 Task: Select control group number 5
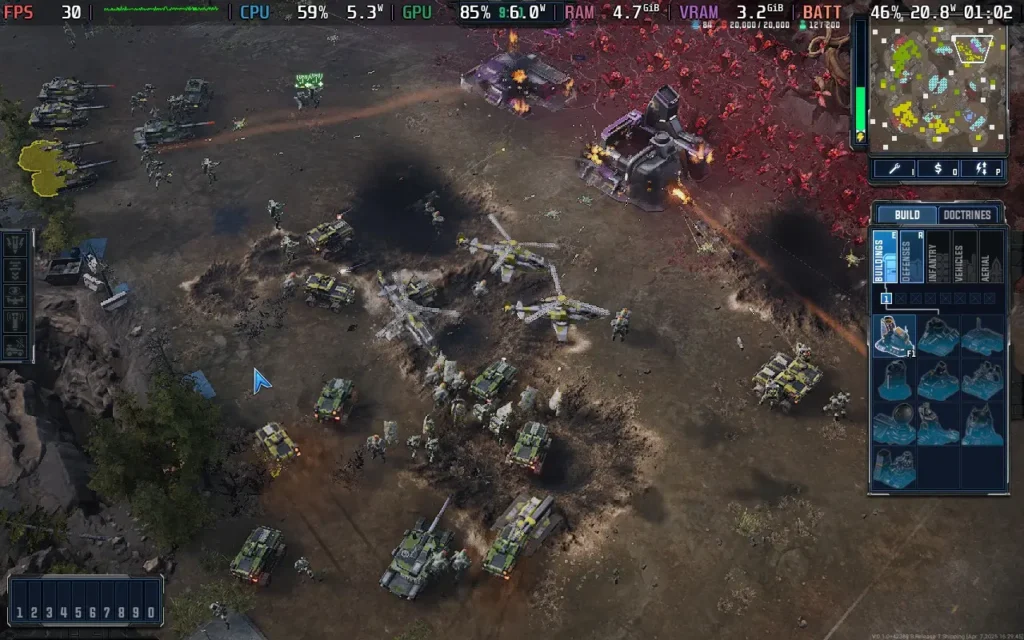pyautogui.click(x=76, y=612)
